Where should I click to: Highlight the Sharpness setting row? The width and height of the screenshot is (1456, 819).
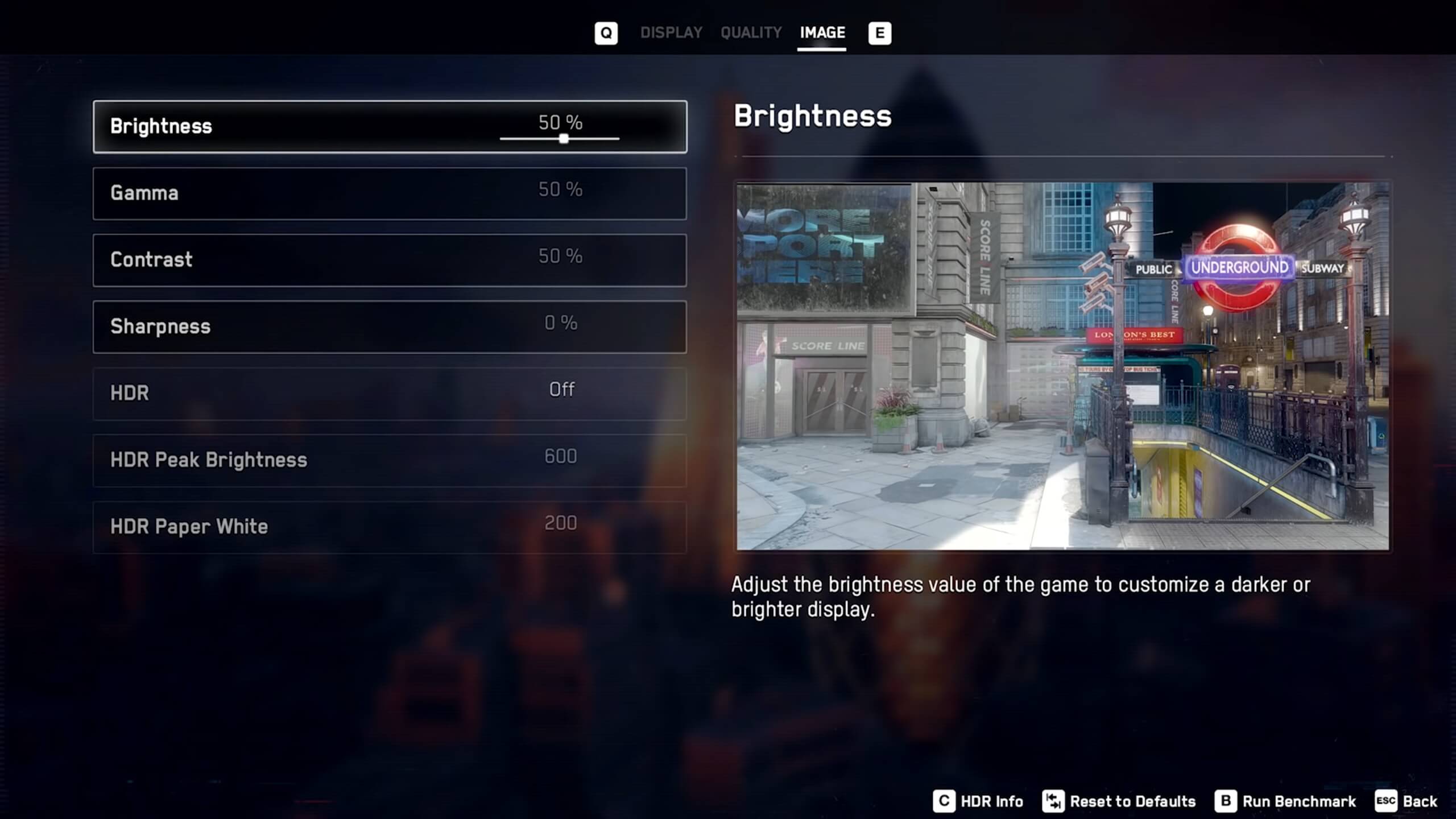click(x=390, y=326)
